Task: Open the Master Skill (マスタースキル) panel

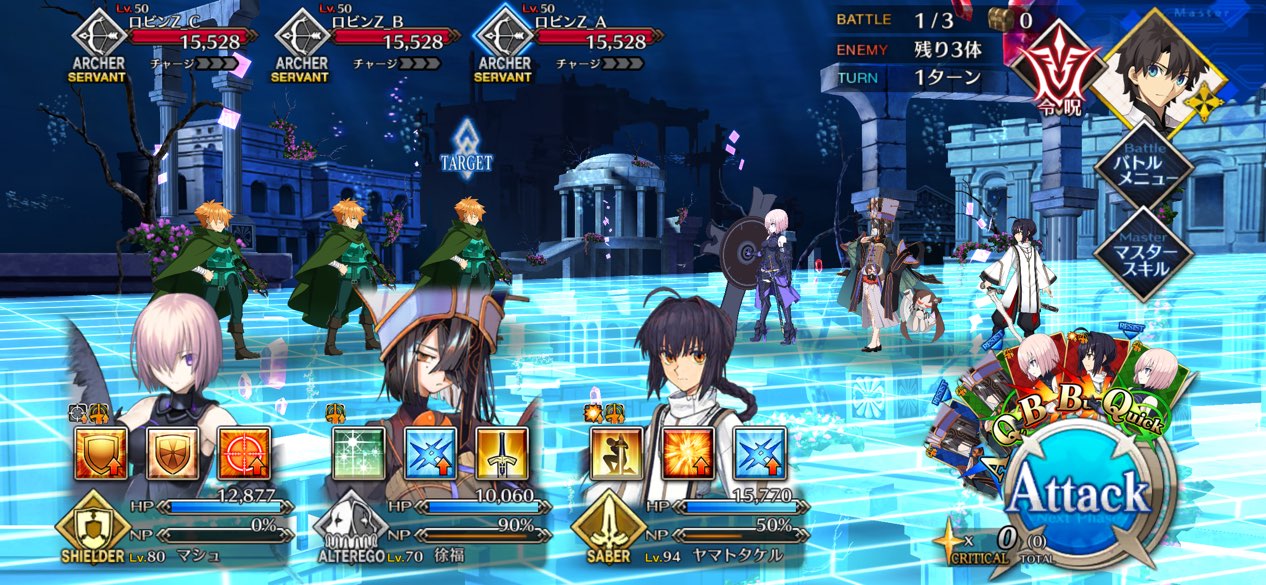Action: pyautogui.click(x=1143, y=253)
